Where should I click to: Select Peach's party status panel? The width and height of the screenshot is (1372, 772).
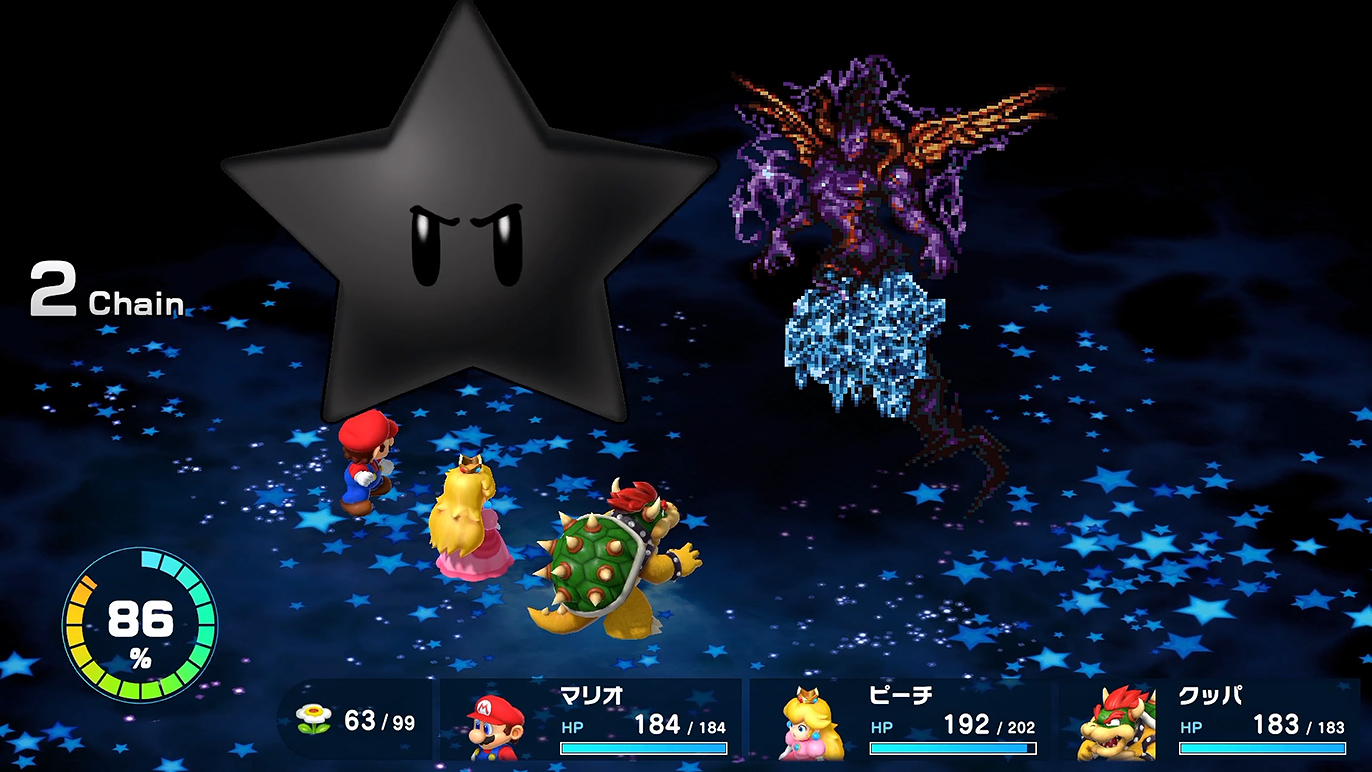(901, 720)
